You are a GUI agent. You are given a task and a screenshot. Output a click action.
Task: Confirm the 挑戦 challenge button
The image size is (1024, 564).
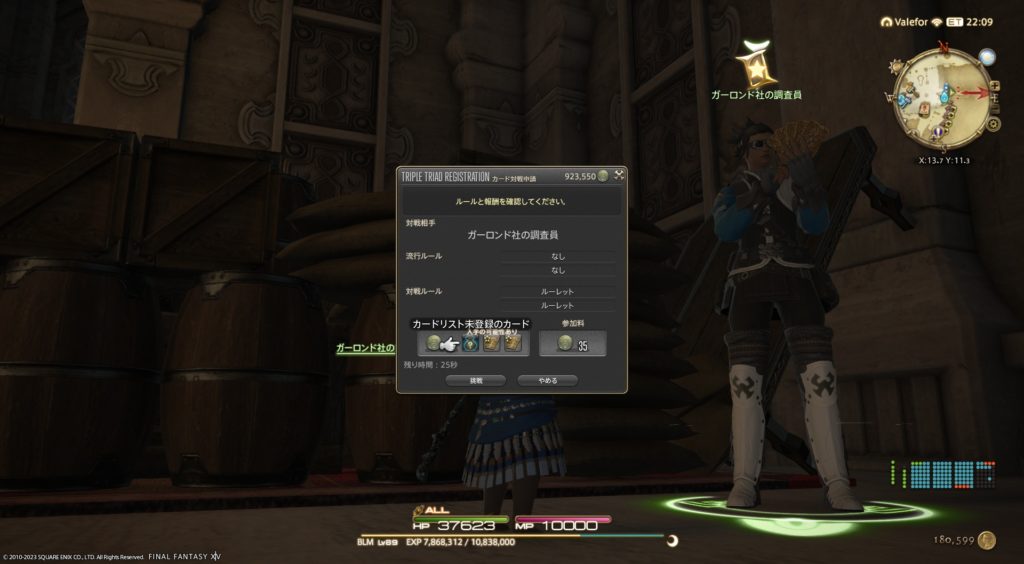point(476,381)
